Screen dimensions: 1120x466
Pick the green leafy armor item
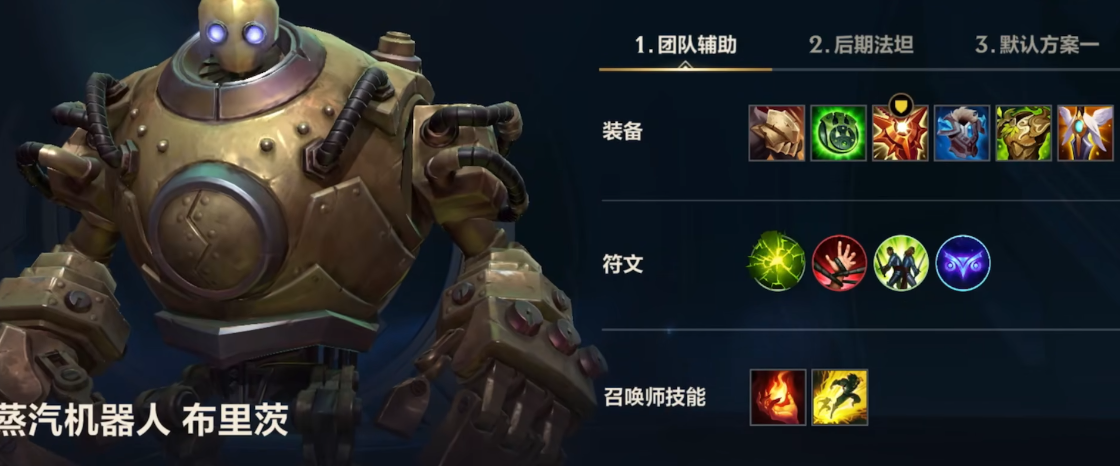pos(1023,133)
